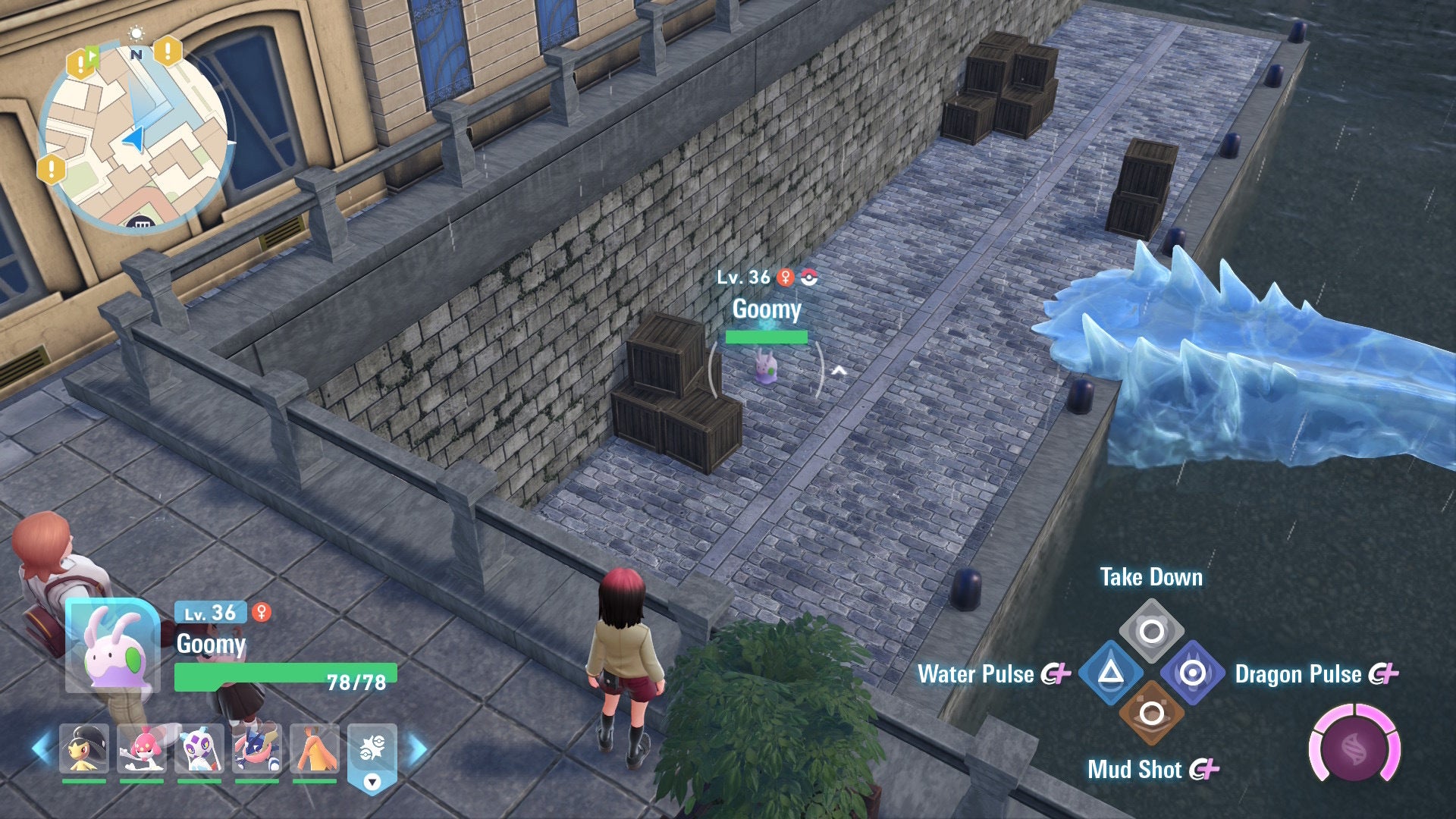Click the dark building icon on minimap
The width and height of the screenshot is (1456, 819).
pos(140,222)
